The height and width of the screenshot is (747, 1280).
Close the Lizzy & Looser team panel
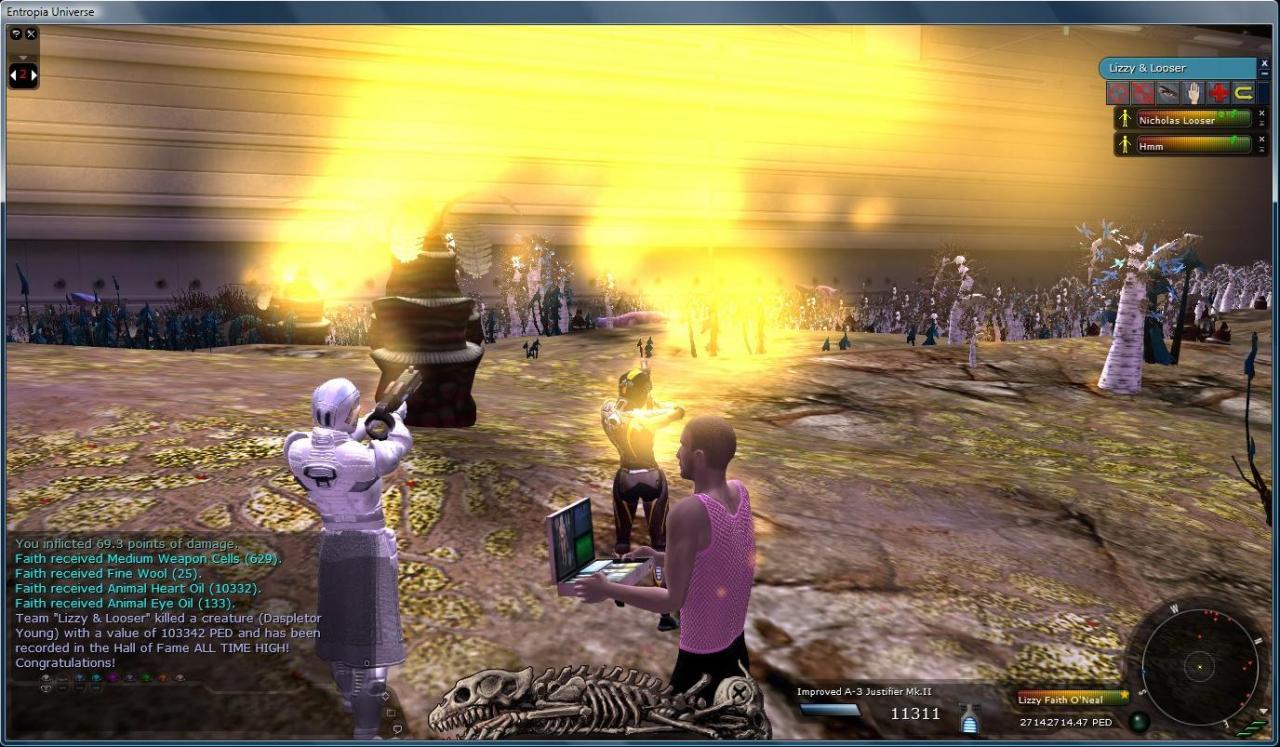pos(1263,63)
